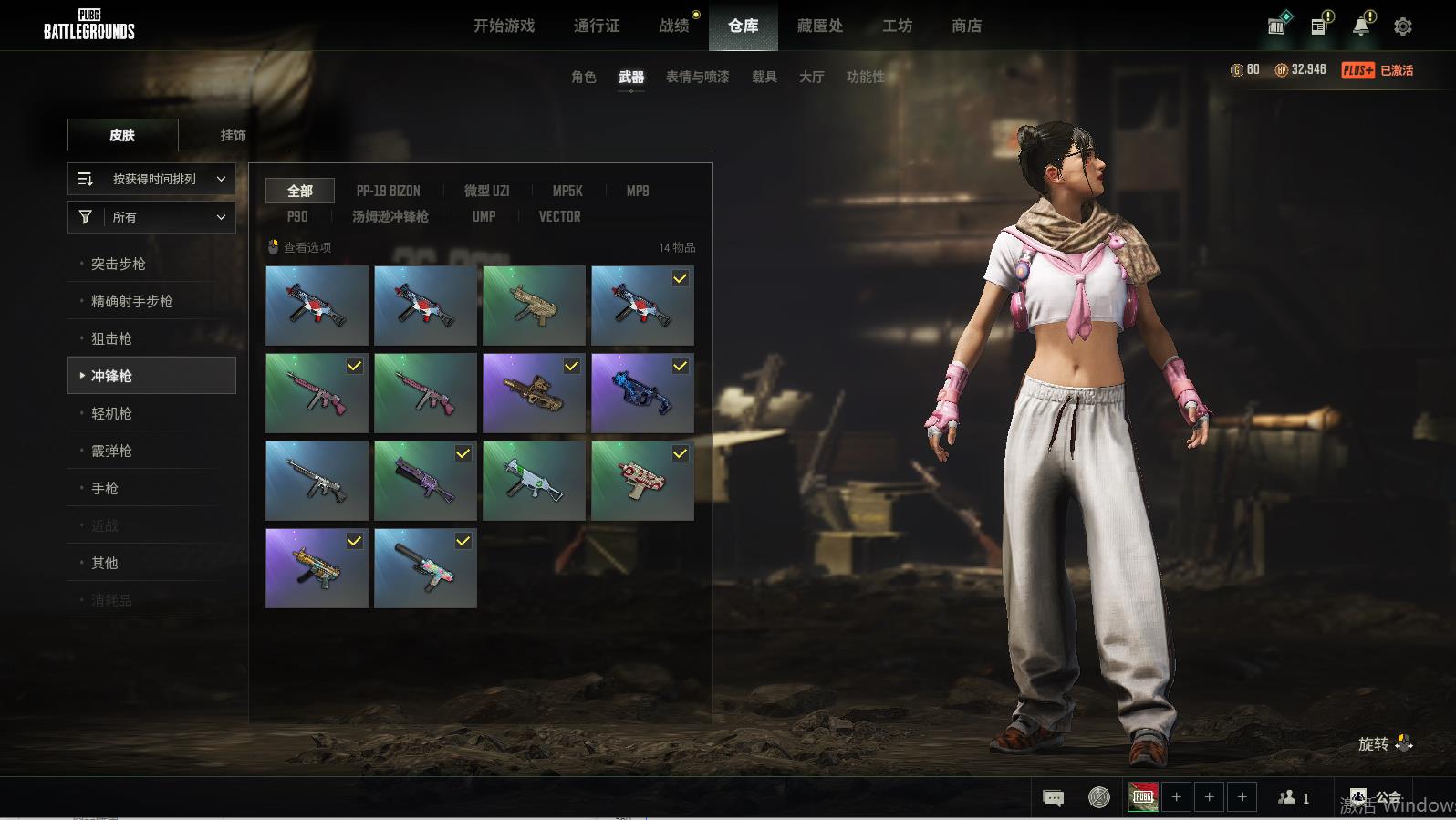Open the notifications bell
Viewport: 1456px width, 820px height.
coord(1361,26)
